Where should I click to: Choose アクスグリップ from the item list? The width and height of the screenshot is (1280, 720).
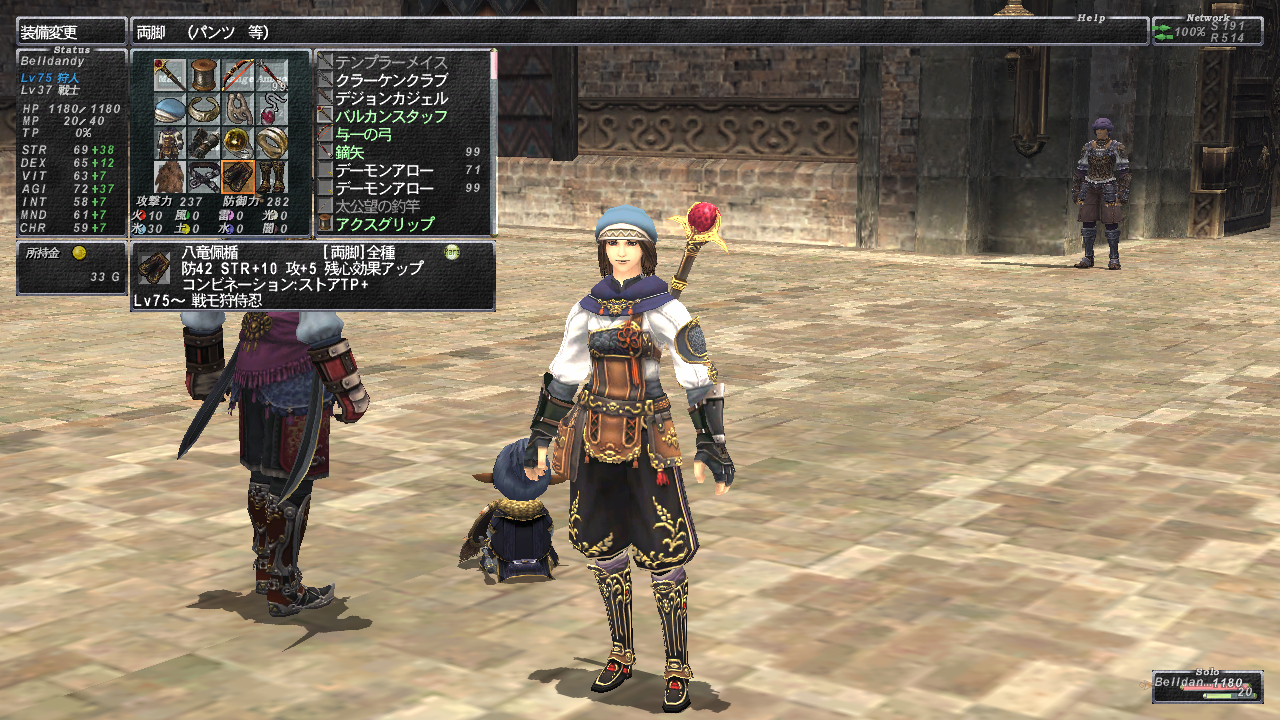pos(385,223)
